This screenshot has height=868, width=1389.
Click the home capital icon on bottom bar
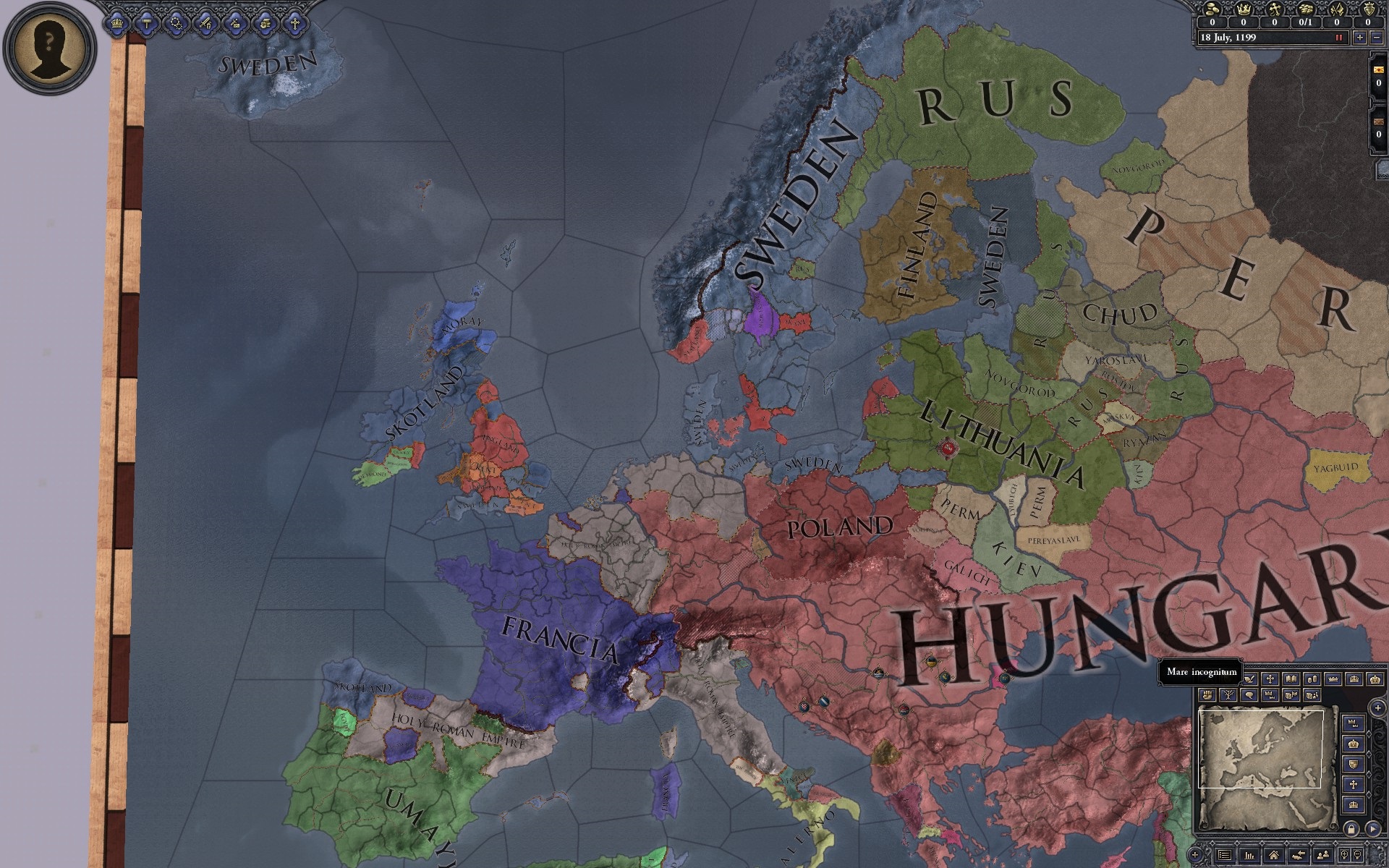[x=1274, y=856]
